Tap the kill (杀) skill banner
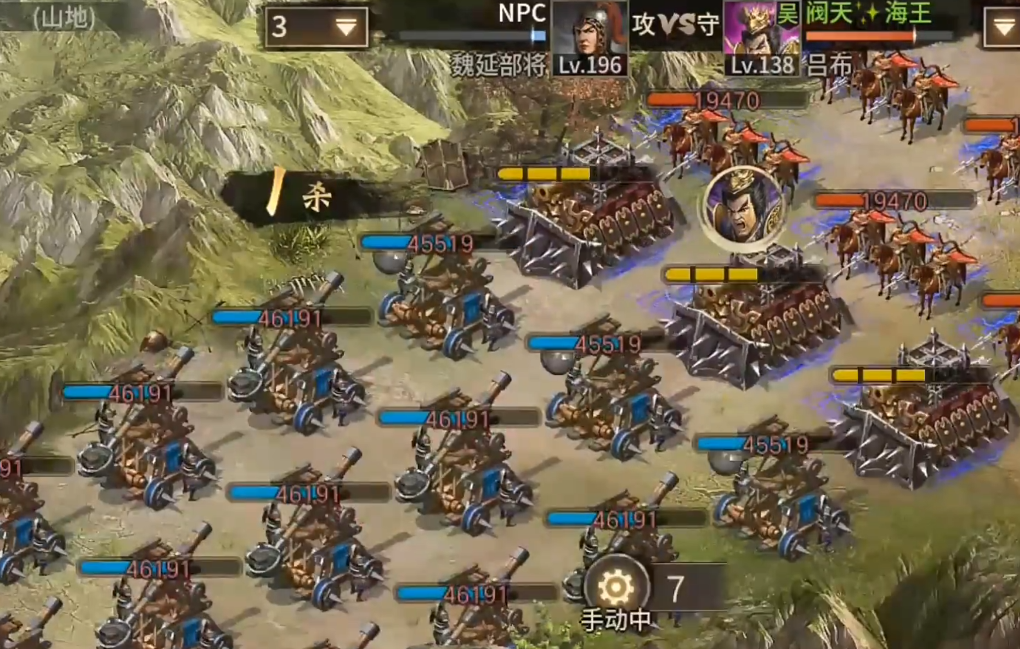This screenshot has width=1020, height=649. pos(300,197)
